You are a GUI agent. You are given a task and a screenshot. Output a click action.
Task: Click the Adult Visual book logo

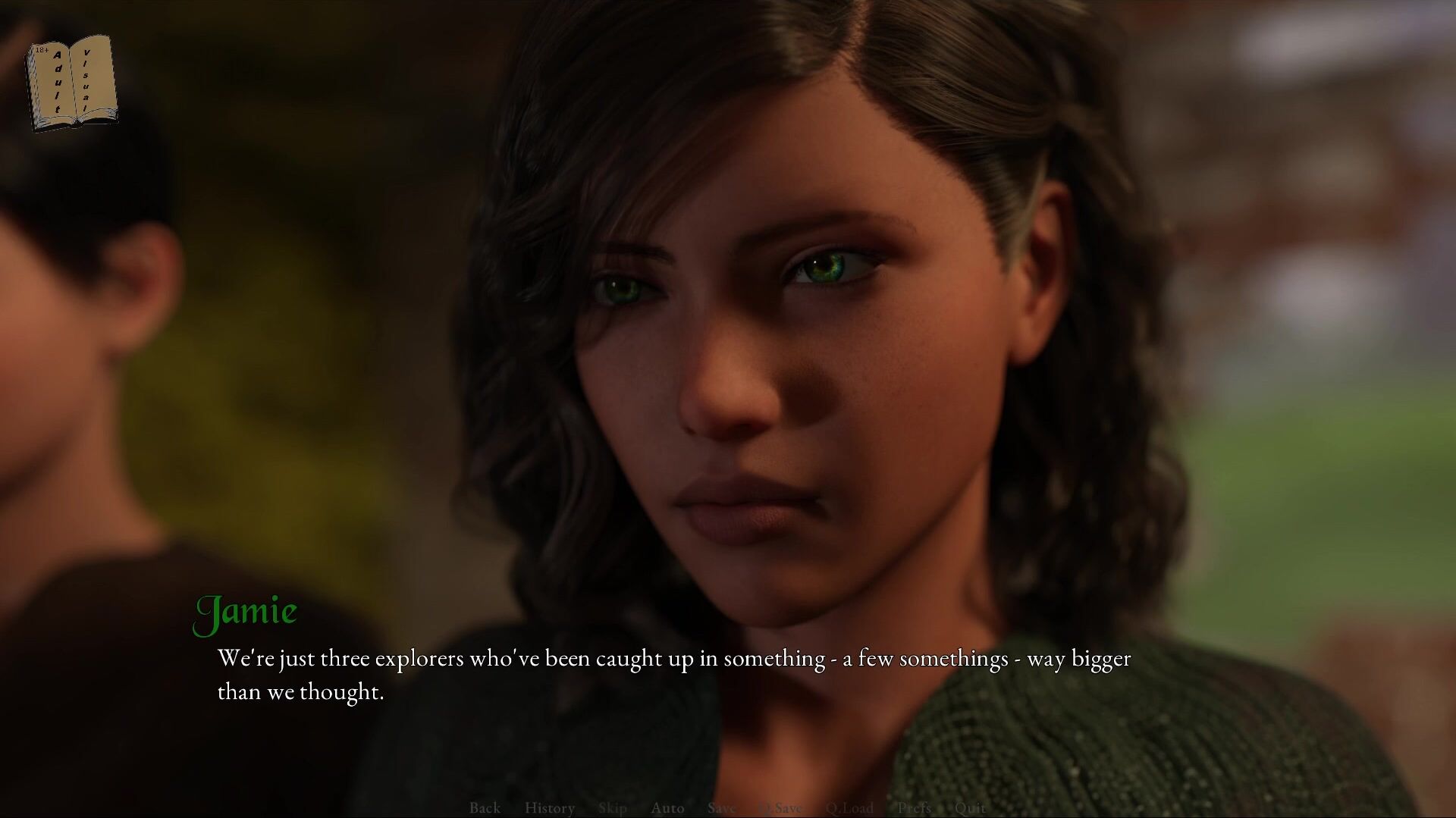(x=72, y=83)
